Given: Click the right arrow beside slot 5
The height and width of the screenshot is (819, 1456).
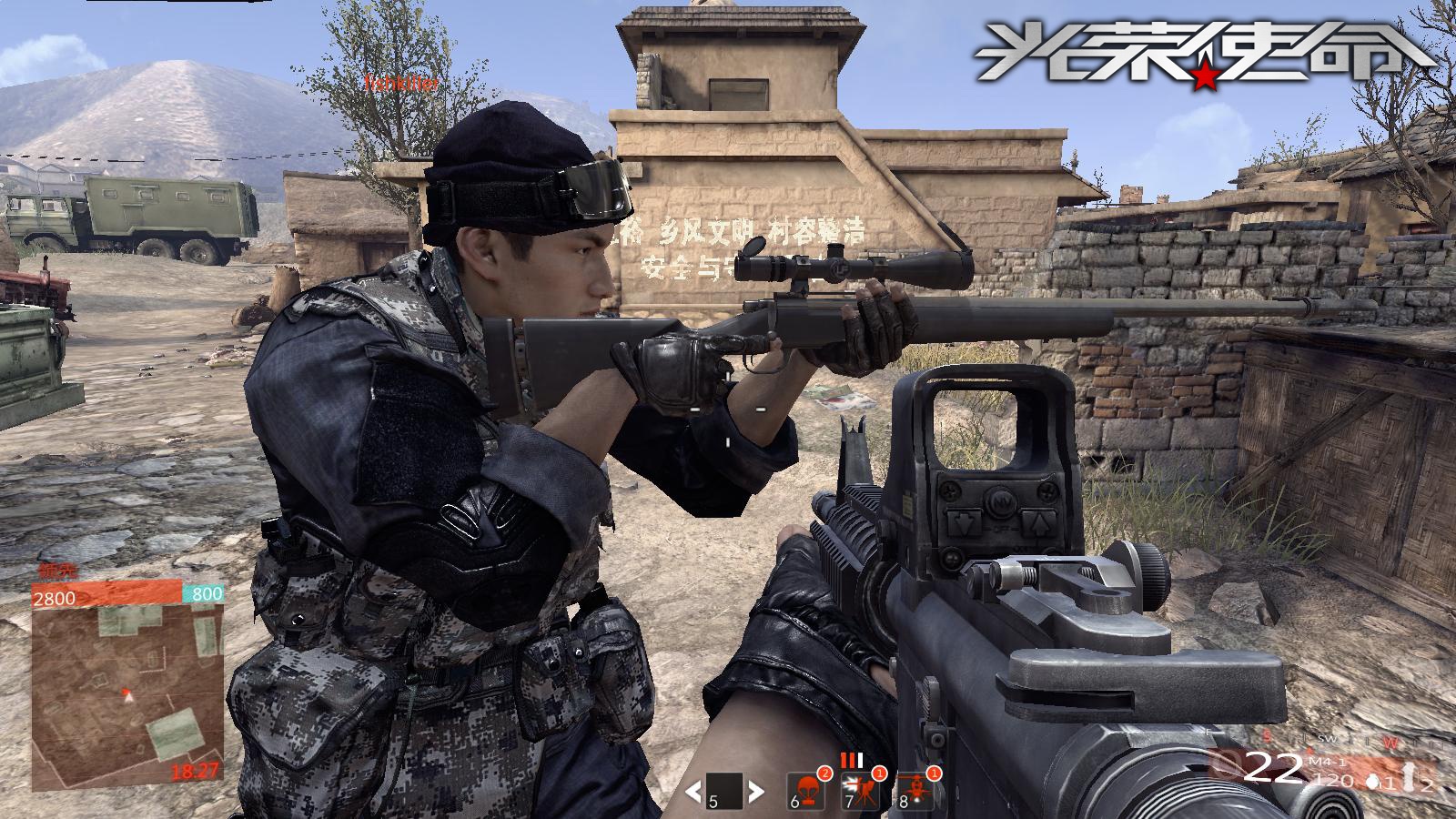Looking at the screenshot, I should [x=754, y=791].
